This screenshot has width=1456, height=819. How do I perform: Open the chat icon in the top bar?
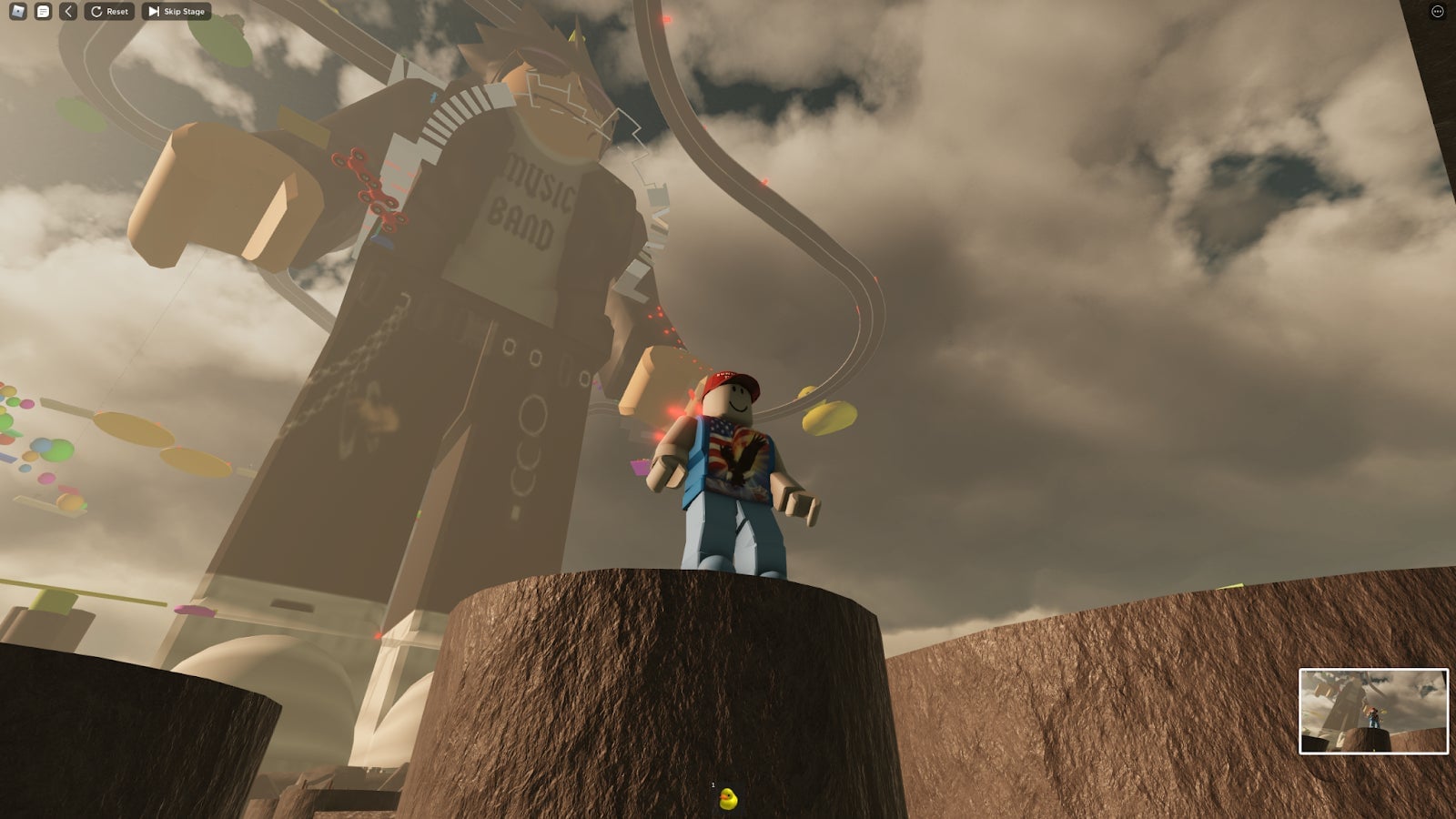coord(44,11)
